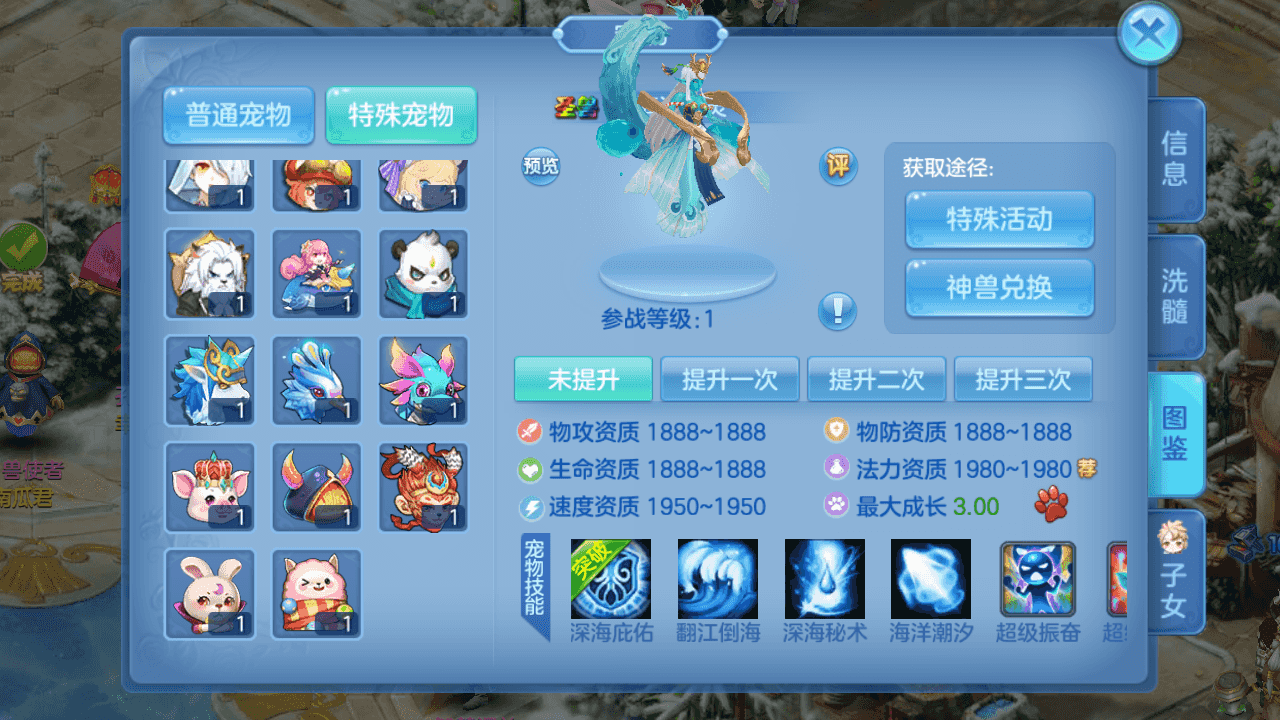The width and height of the screenshot is (1280, 720).
Task: Click the 超级振奋 skill icon
Action: (x=1037, y=580)
